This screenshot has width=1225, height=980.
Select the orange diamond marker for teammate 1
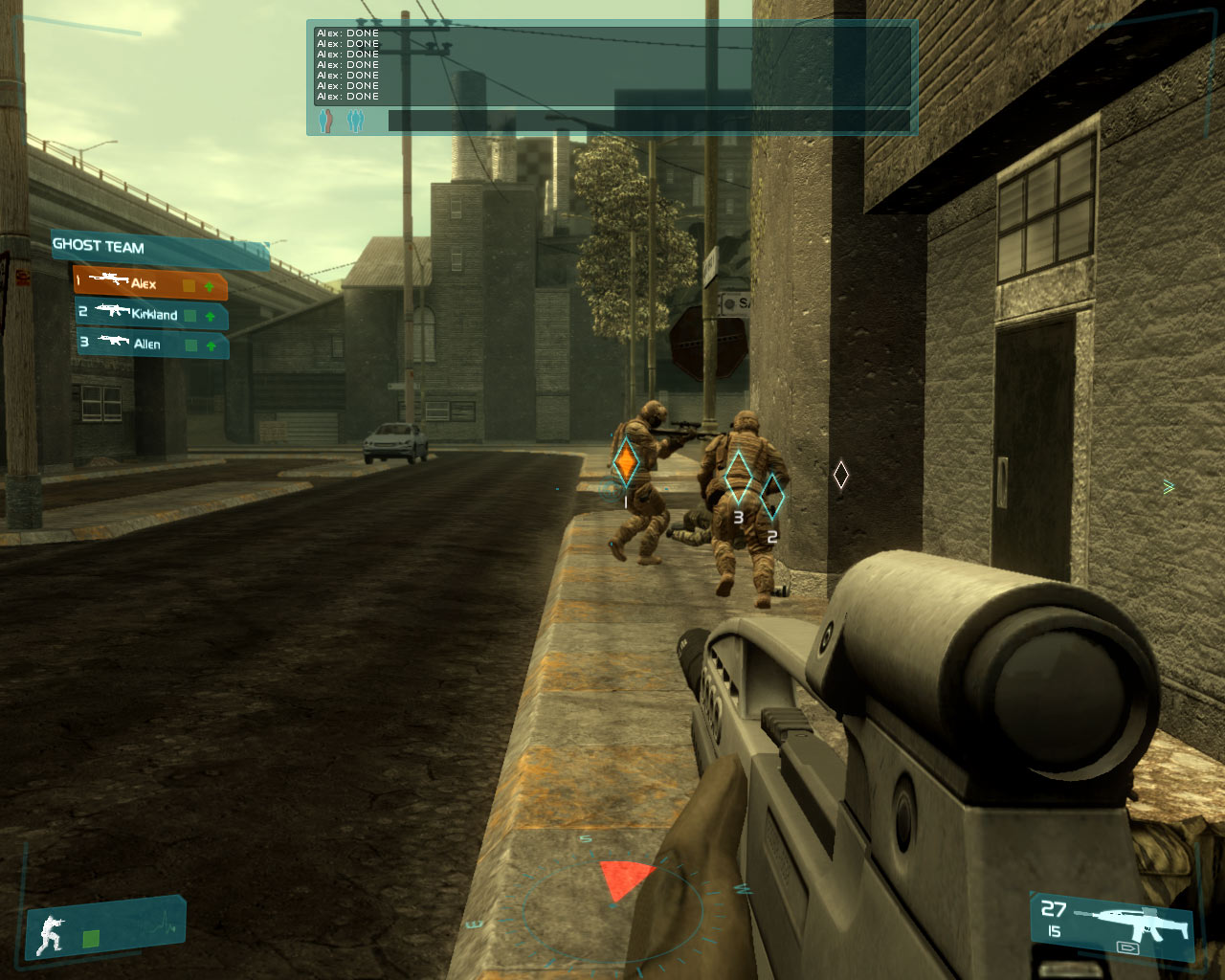pyautogui.click(x=625, y=463)
